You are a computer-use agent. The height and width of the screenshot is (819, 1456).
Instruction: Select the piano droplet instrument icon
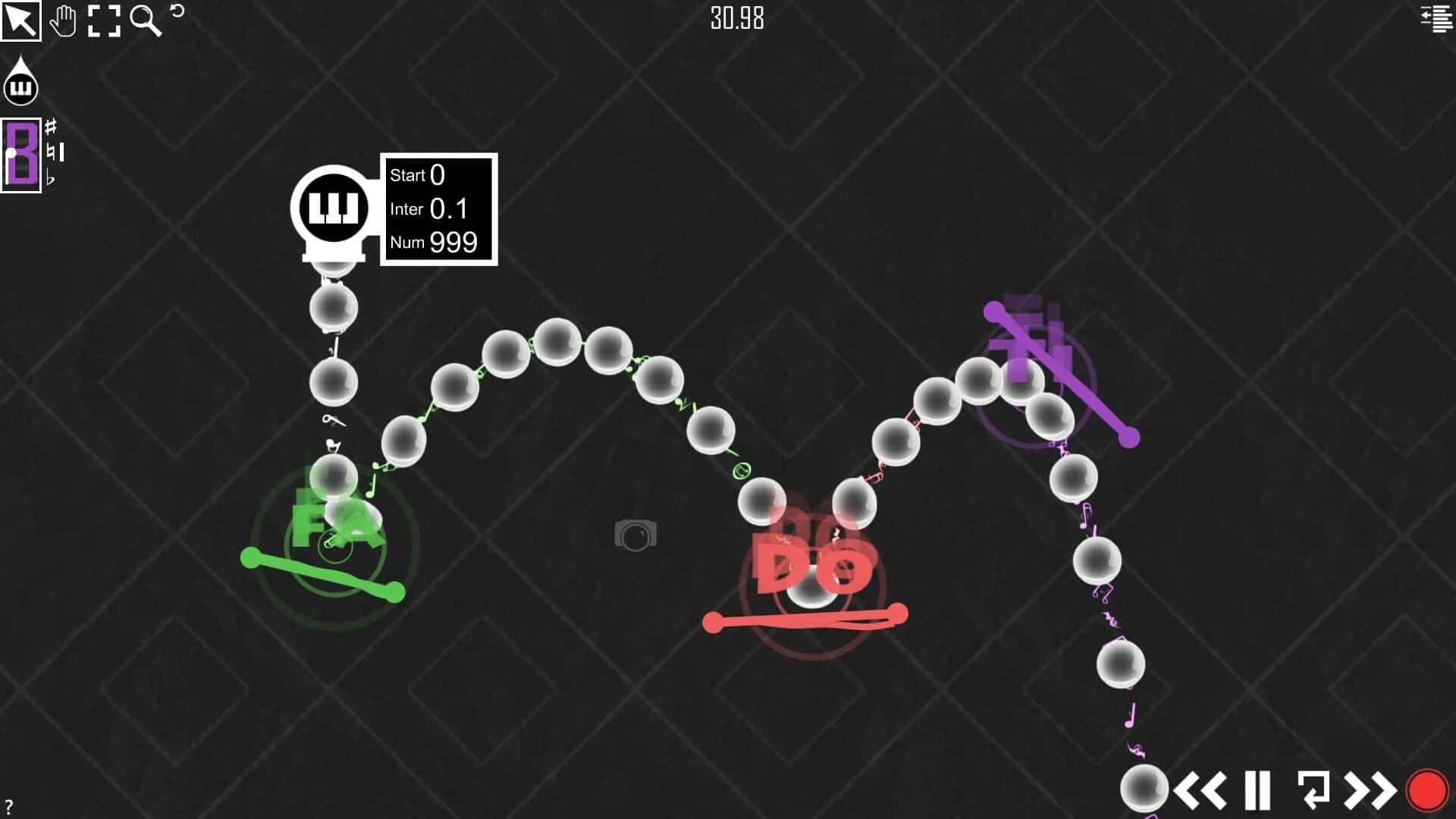pyautogui.click(x=20, y=85)
